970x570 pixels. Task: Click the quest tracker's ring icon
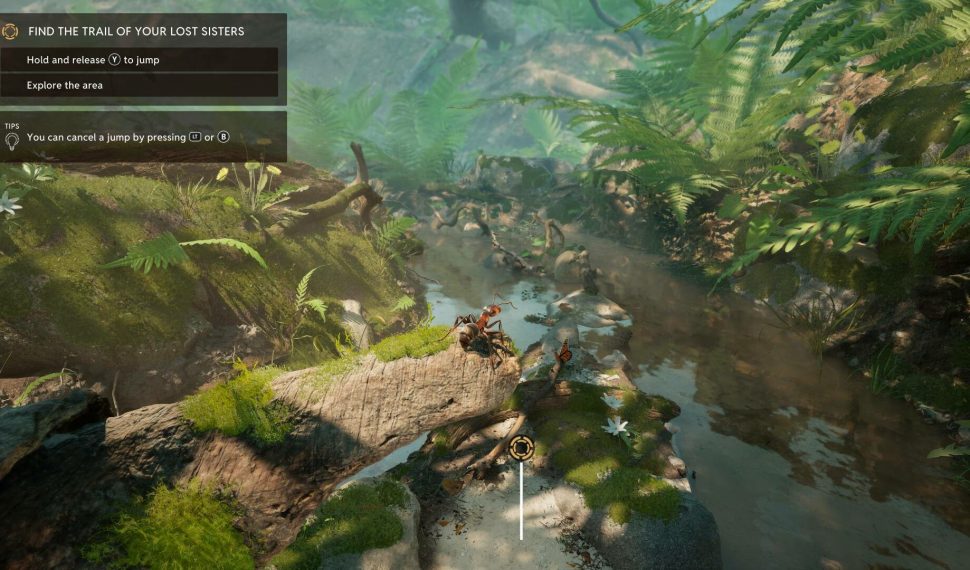[10, 31]
